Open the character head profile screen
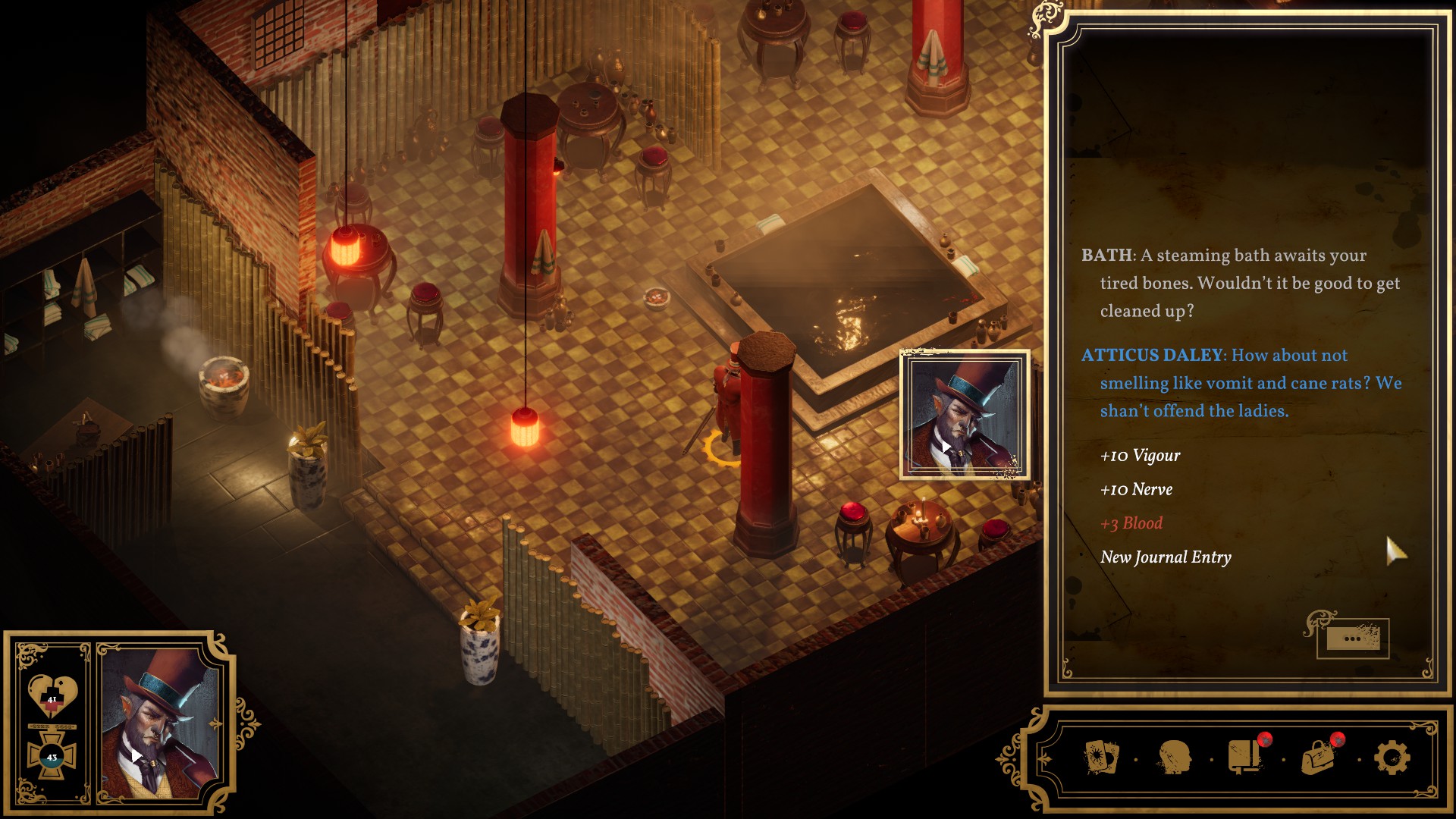Screen dimensions: 1456x819 [x=1173, y=757]
